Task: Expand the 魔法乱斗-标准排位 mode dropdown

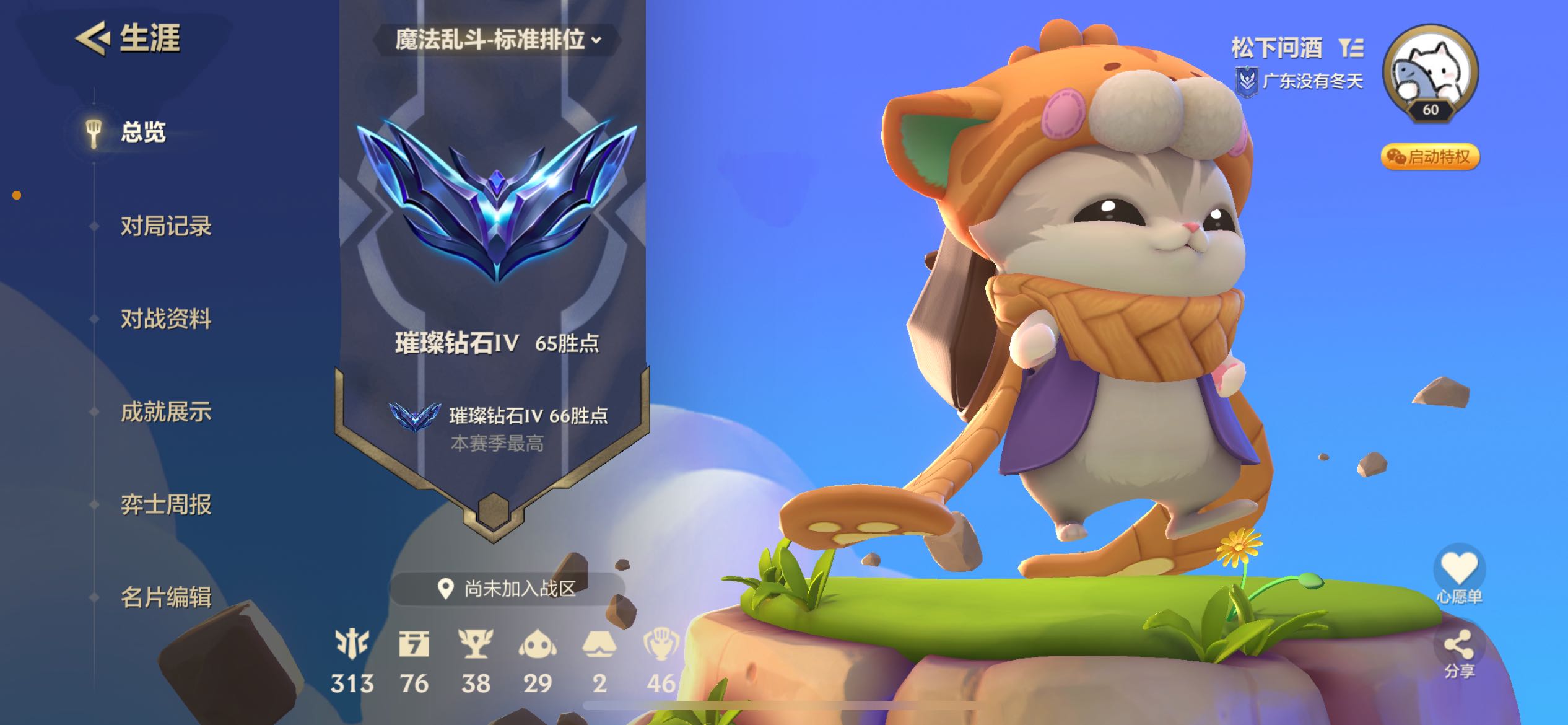Action: (497, 40)
